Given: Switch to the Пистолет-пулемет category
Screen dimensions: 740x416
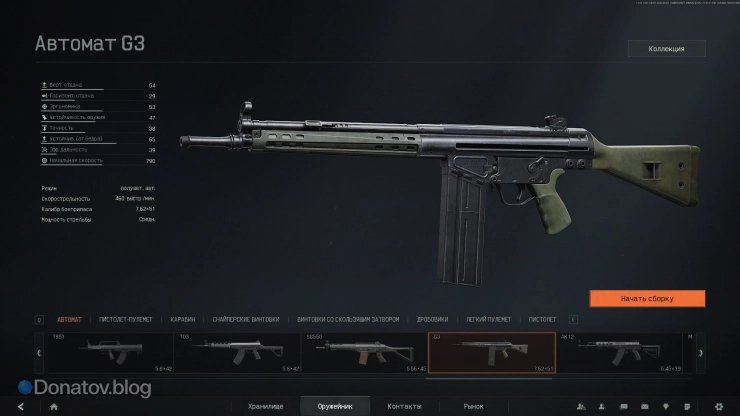Looking at the screenshot, I should click(x=126, y=320).
